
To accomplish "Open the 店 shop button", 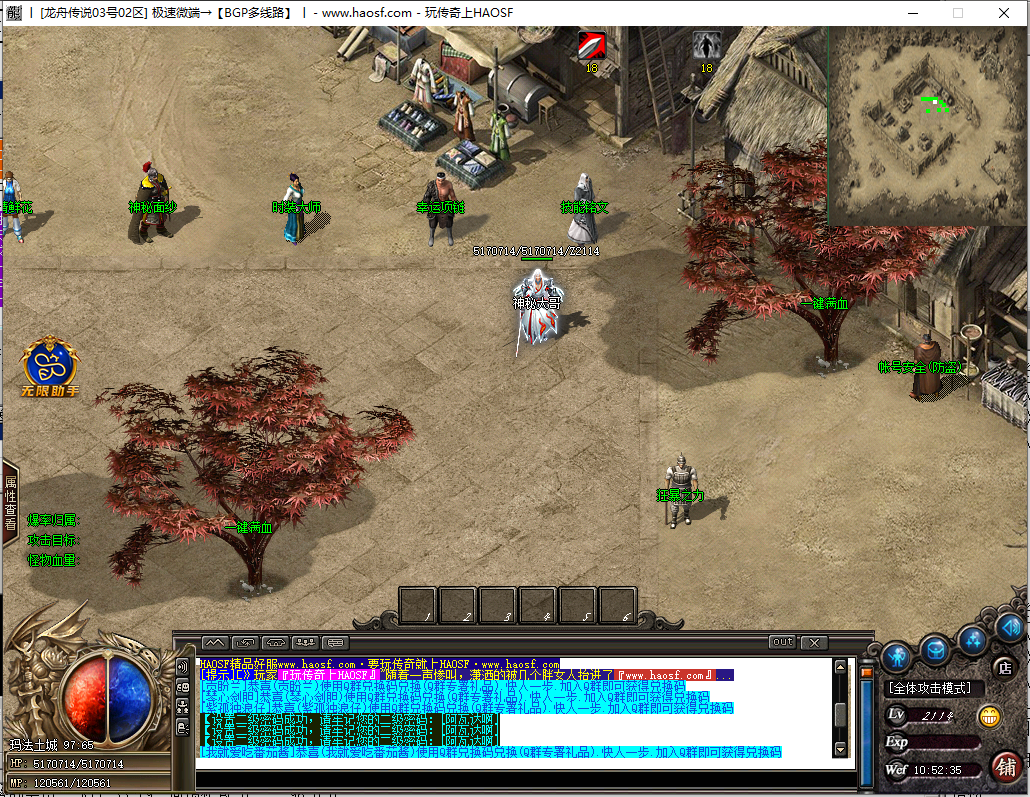I will [x=1003, y=667].
